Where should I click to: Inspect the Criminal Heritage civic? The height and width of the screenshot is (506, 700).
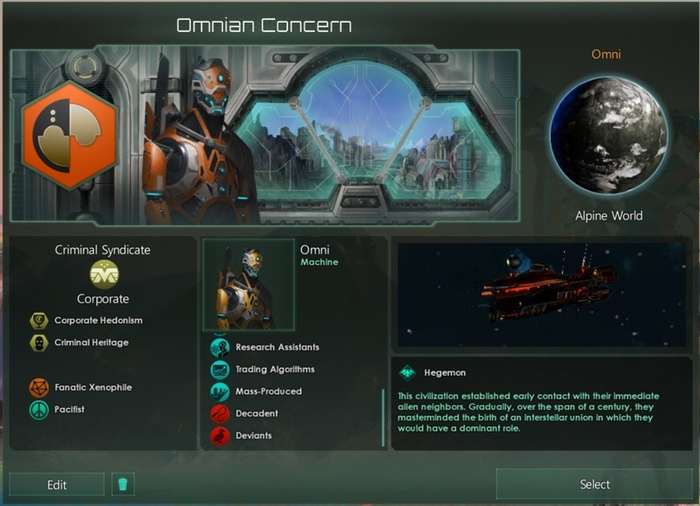point(39,343)
